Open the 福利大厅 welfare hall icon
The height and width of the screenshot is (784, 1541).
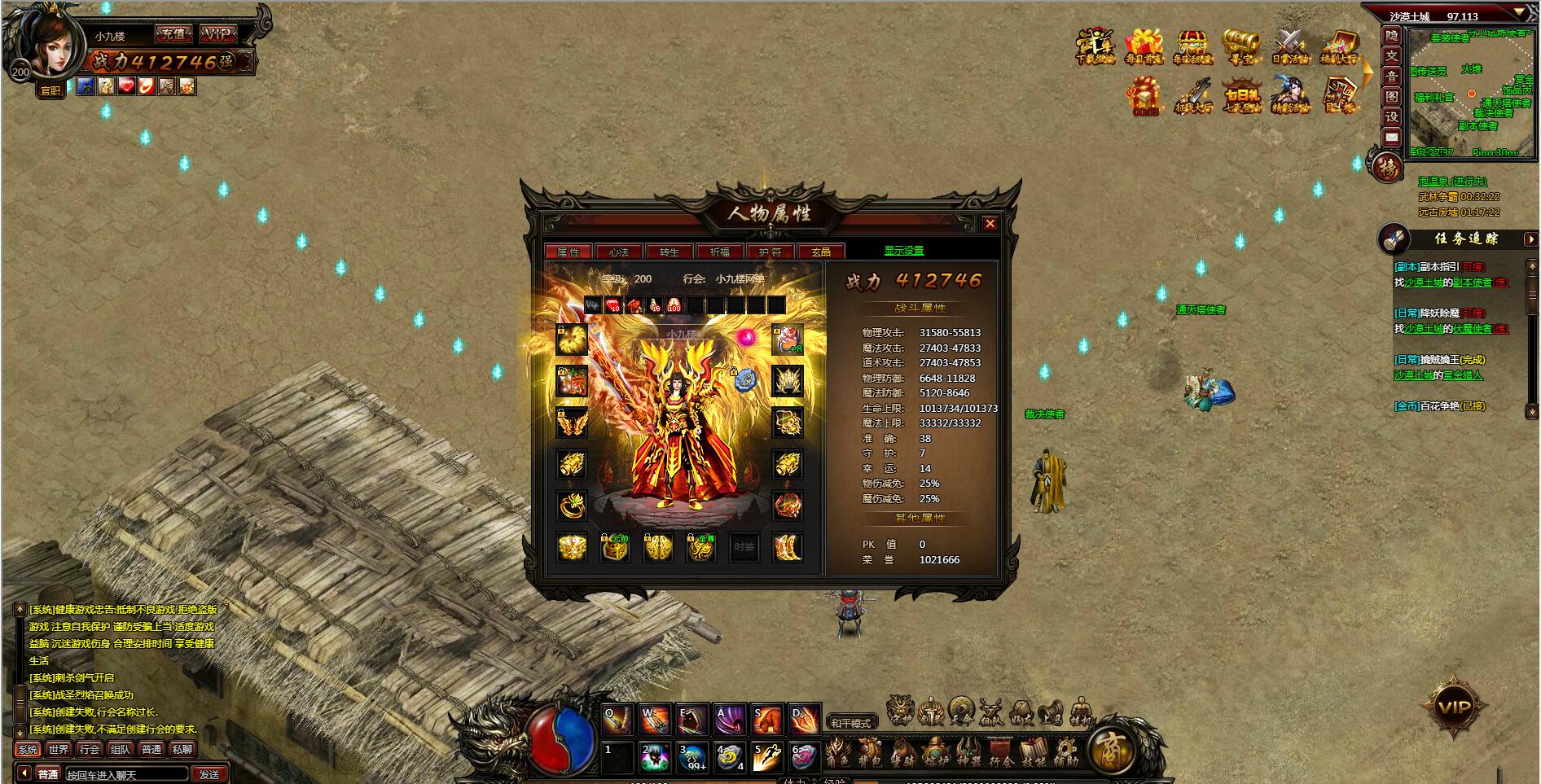(1339, 45)
